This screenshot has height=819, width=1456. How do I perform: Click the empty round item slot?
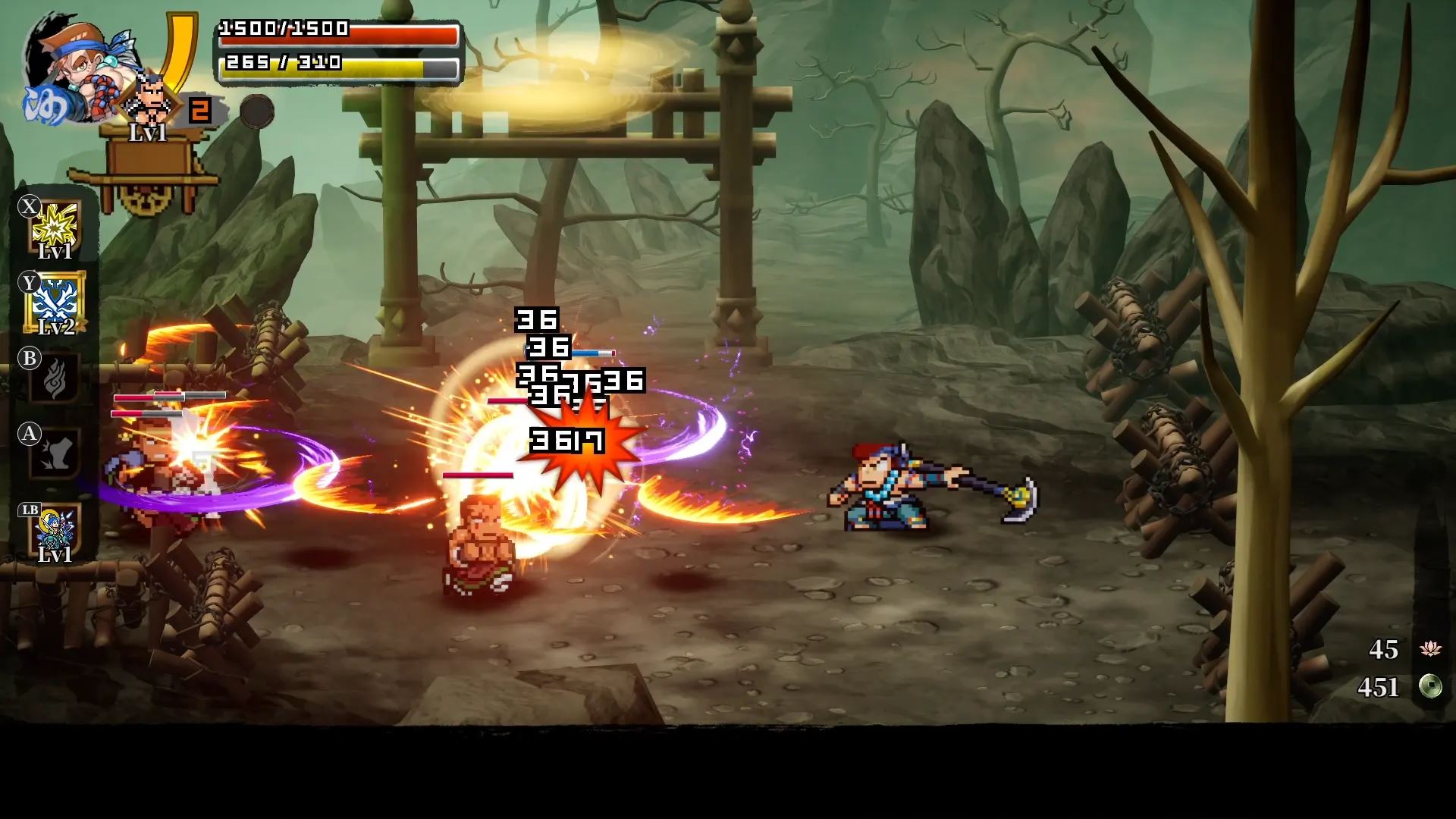[x=257, y=112]
